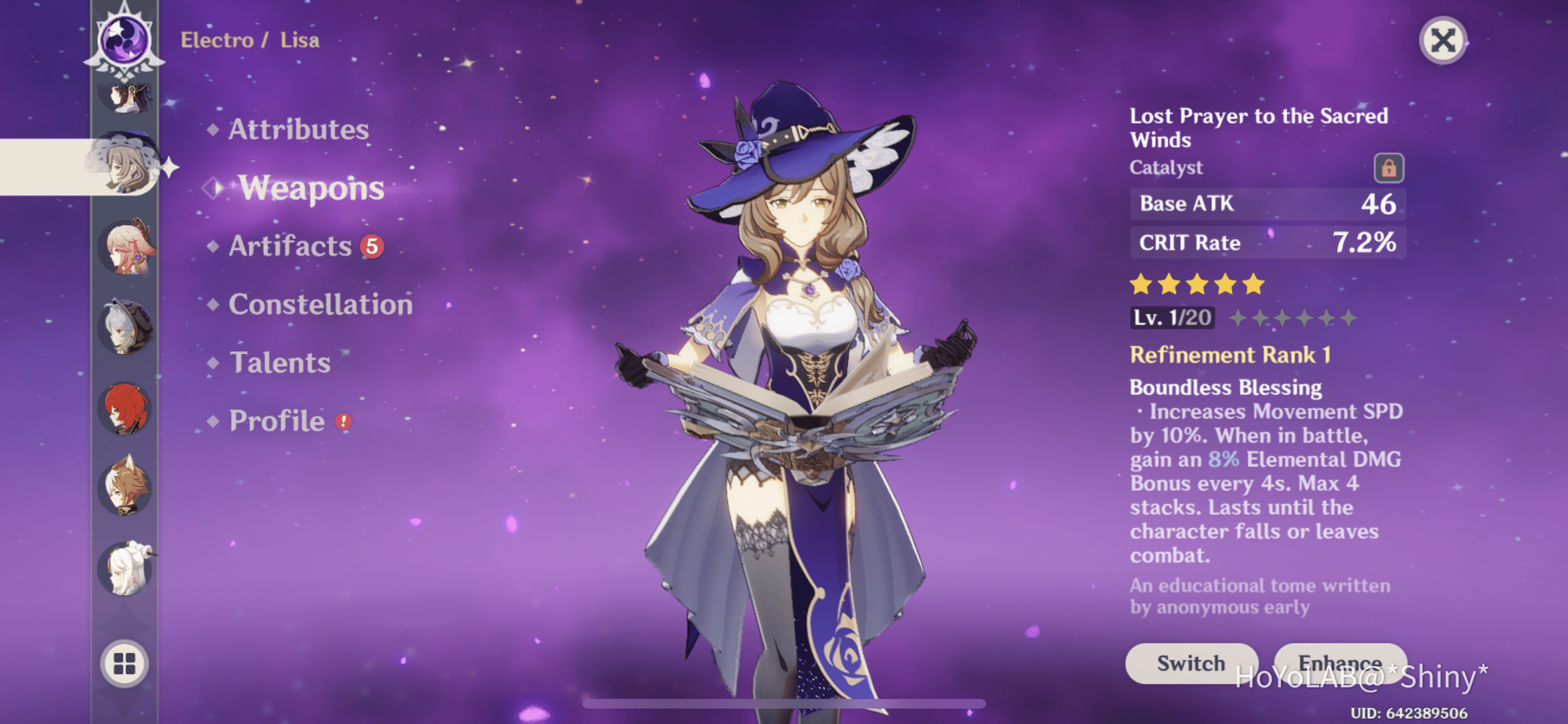View Lisa's Constellation page

pos(320,304)
